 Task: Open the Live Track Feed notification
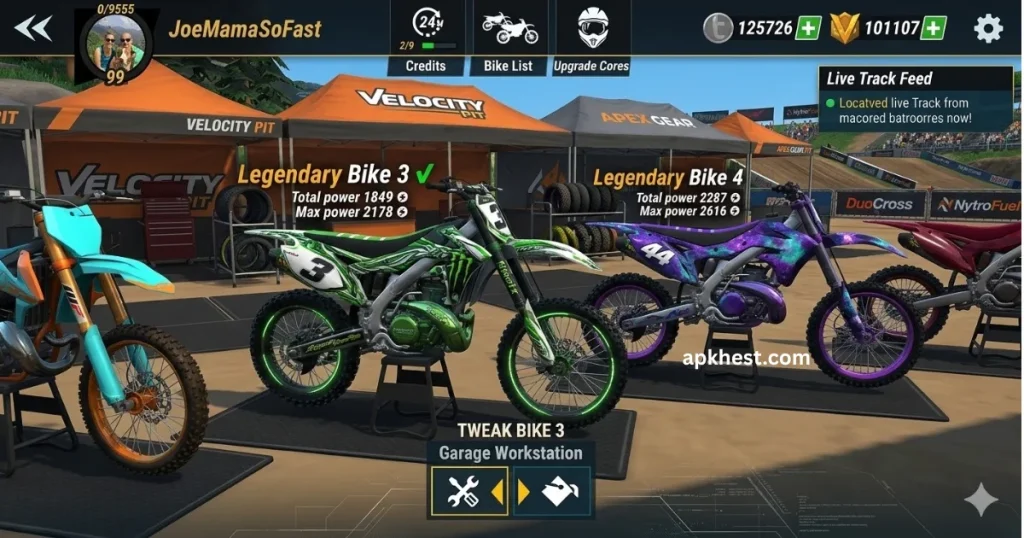(916, 100)
